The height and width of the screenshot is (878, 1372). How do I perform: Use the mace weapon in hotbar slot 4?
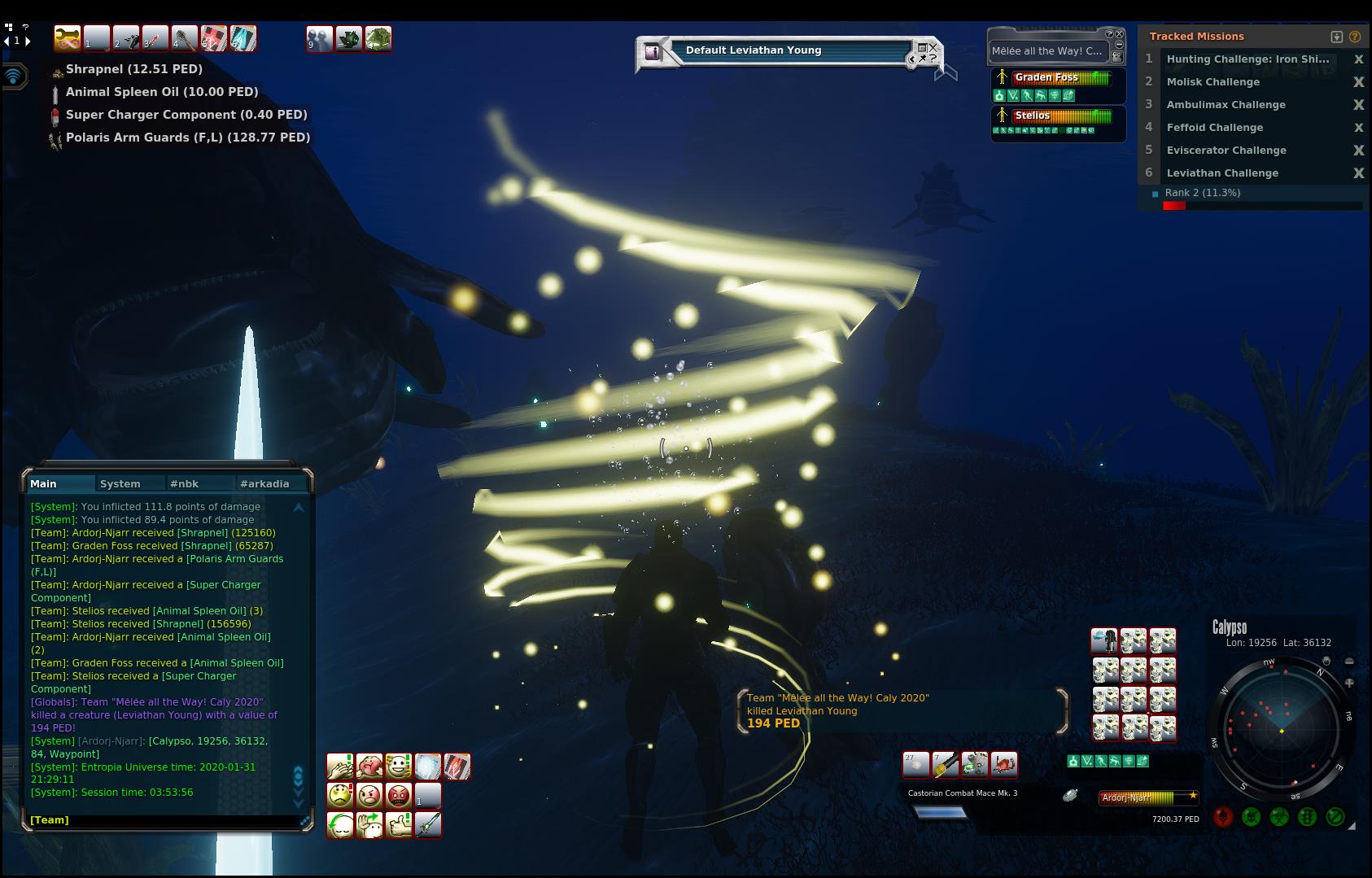point(185,38)
